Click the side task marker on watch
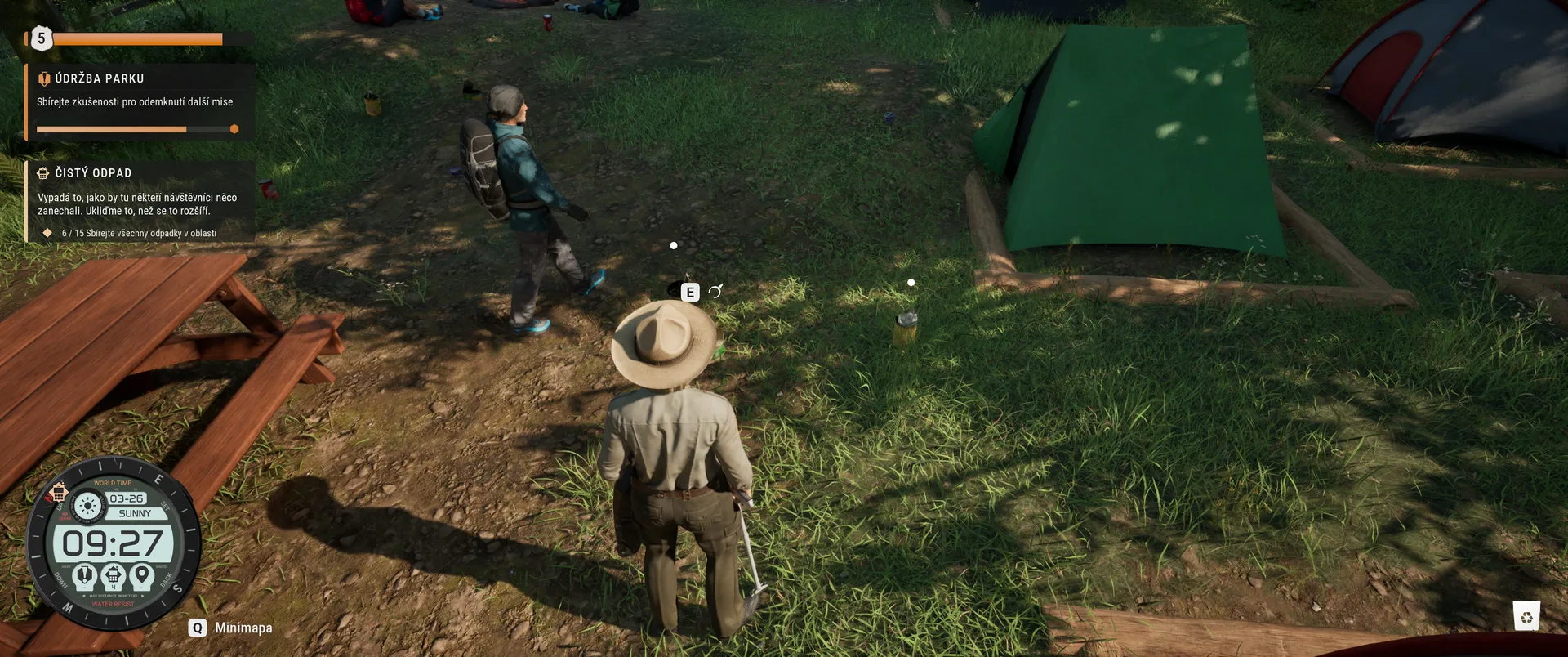 point(114,576)
